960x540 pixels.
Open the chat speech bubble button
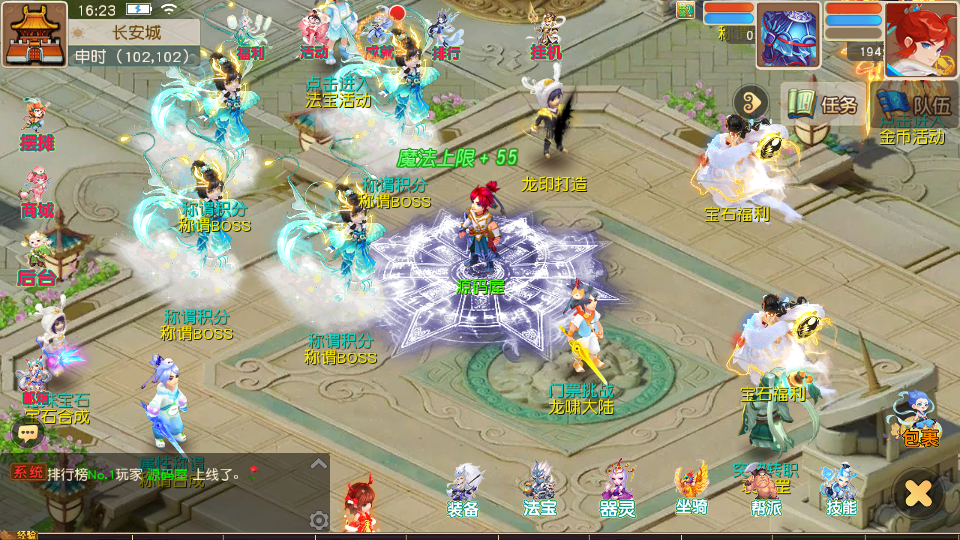tap(27, 433)
